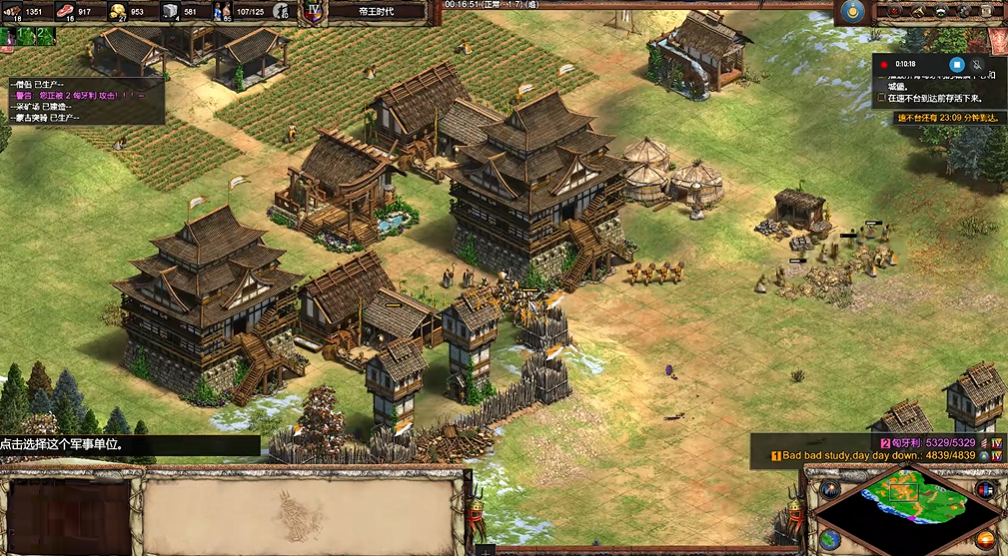Open the diplomacy horn button
This screenshot has width=1008, height=556.
(917, 11)
